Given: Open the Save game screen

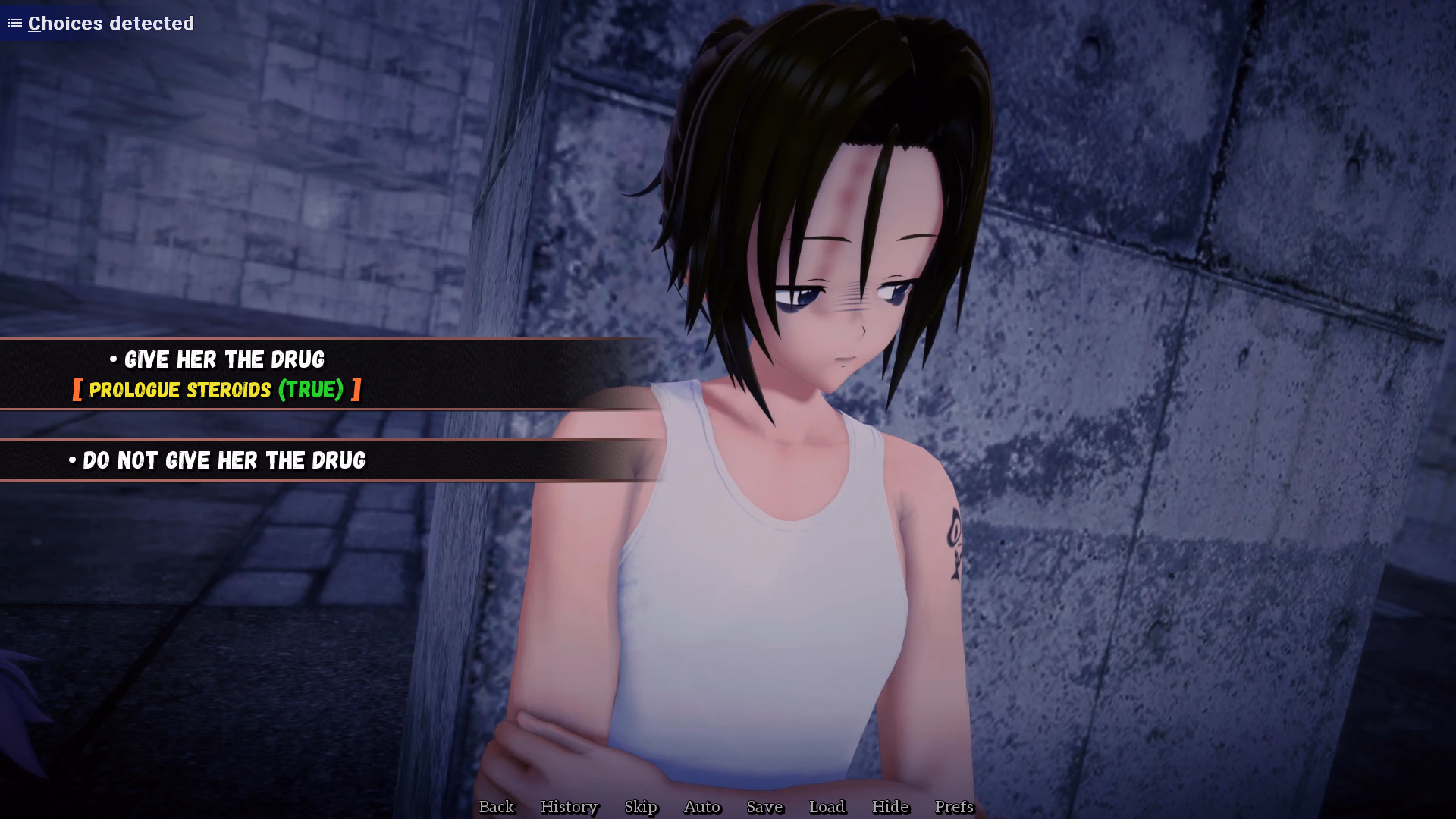Looking at the screenshot, I should tap(764, 807).
